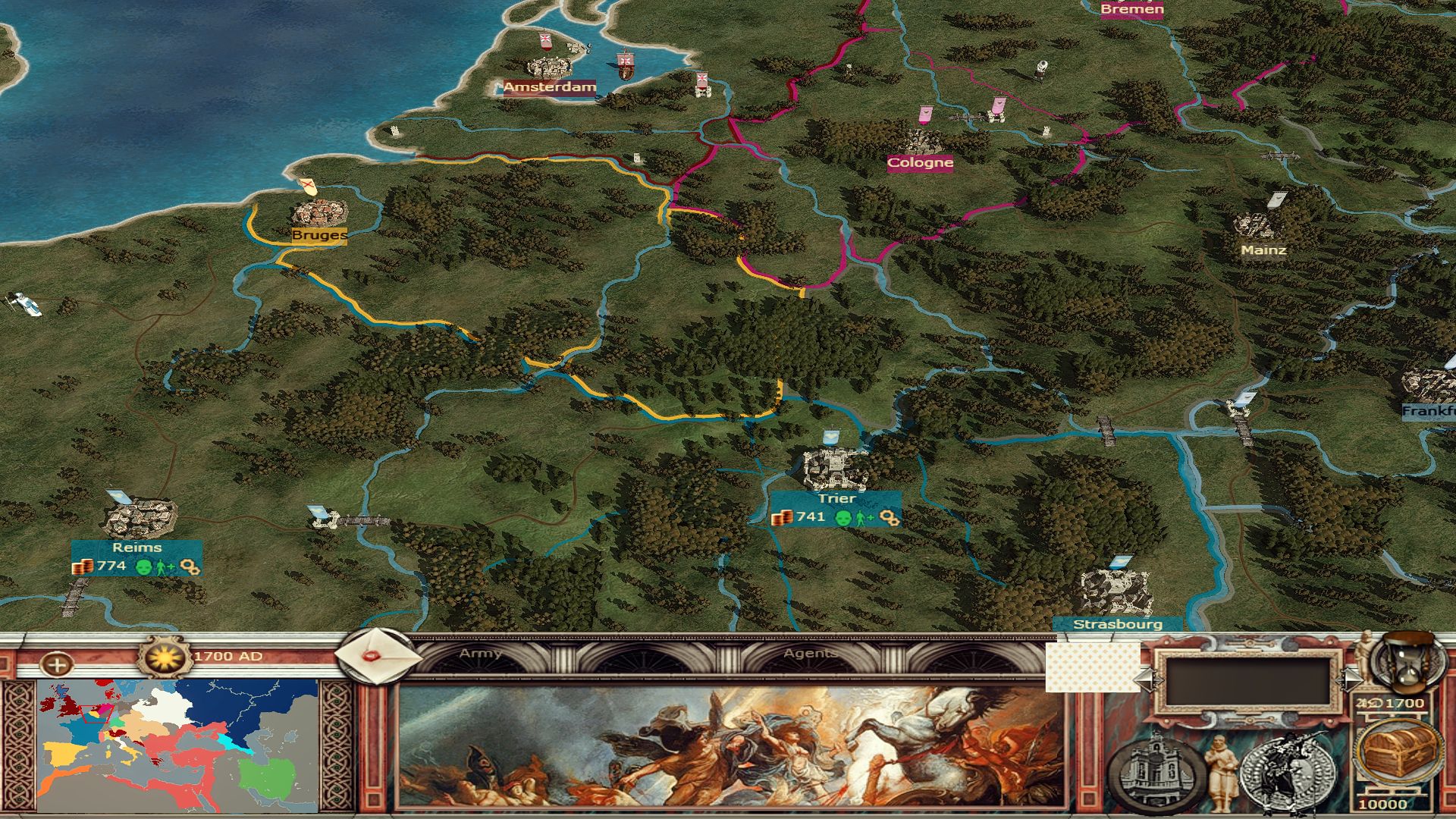Click the left arrow beside the dark panel
This screenshot has width=1456, height=819.
point(1144,679)
